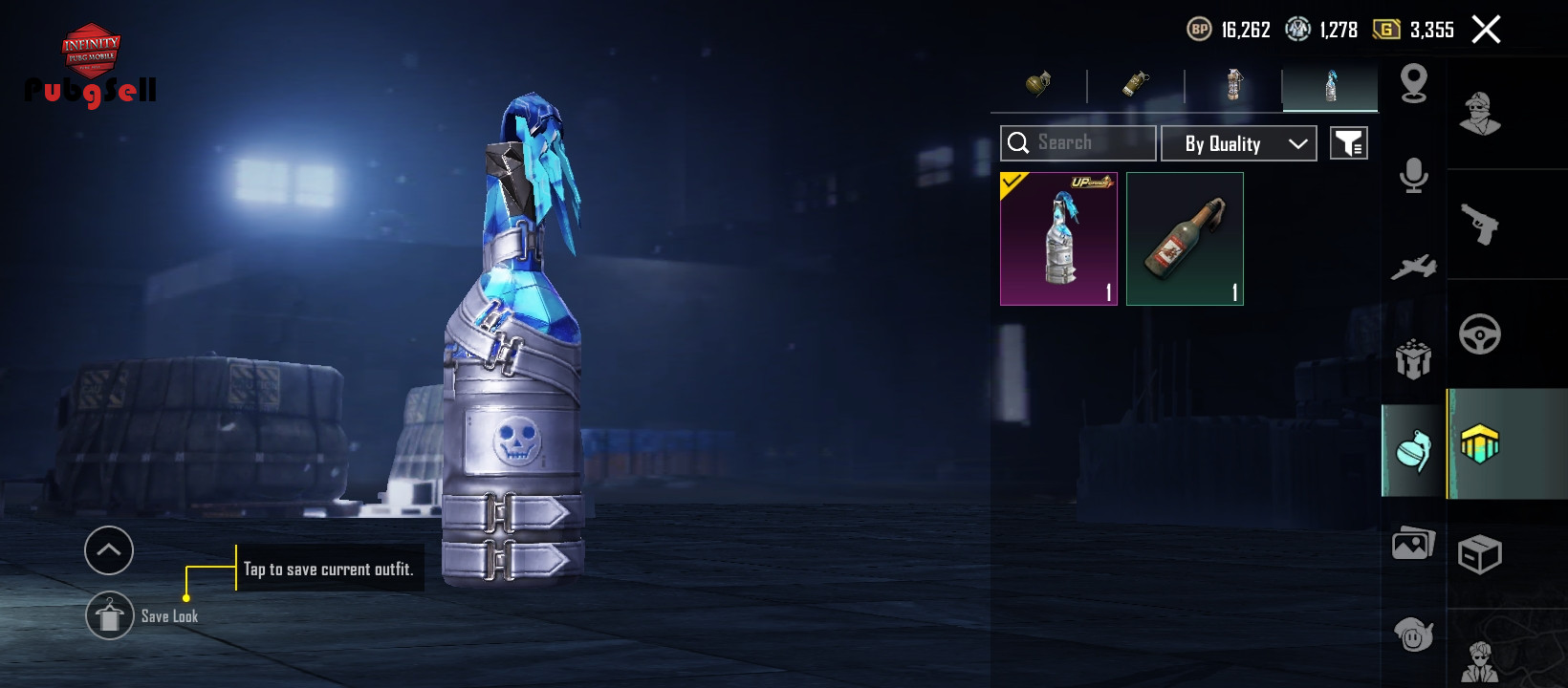Open the location pin category
The image size is (1568, 688).
[1413, 84]
